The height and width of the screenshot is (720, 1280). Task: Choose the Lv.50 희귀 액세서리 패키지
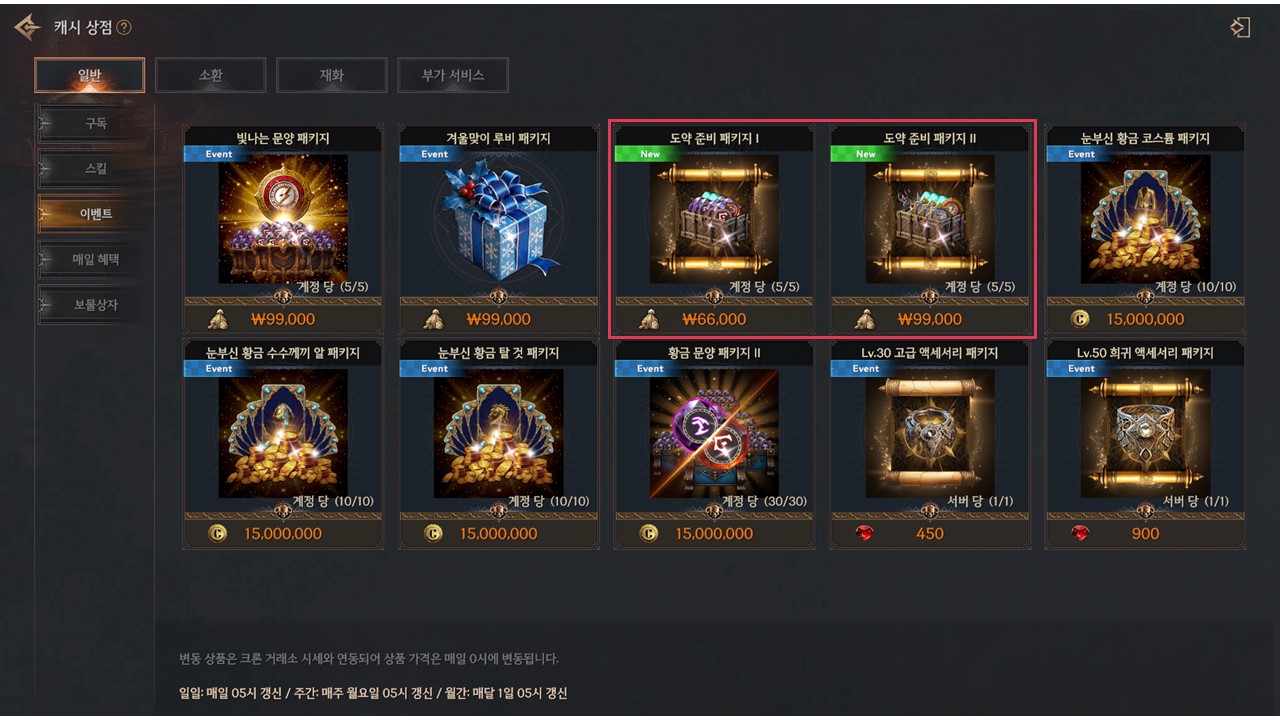1145,435
